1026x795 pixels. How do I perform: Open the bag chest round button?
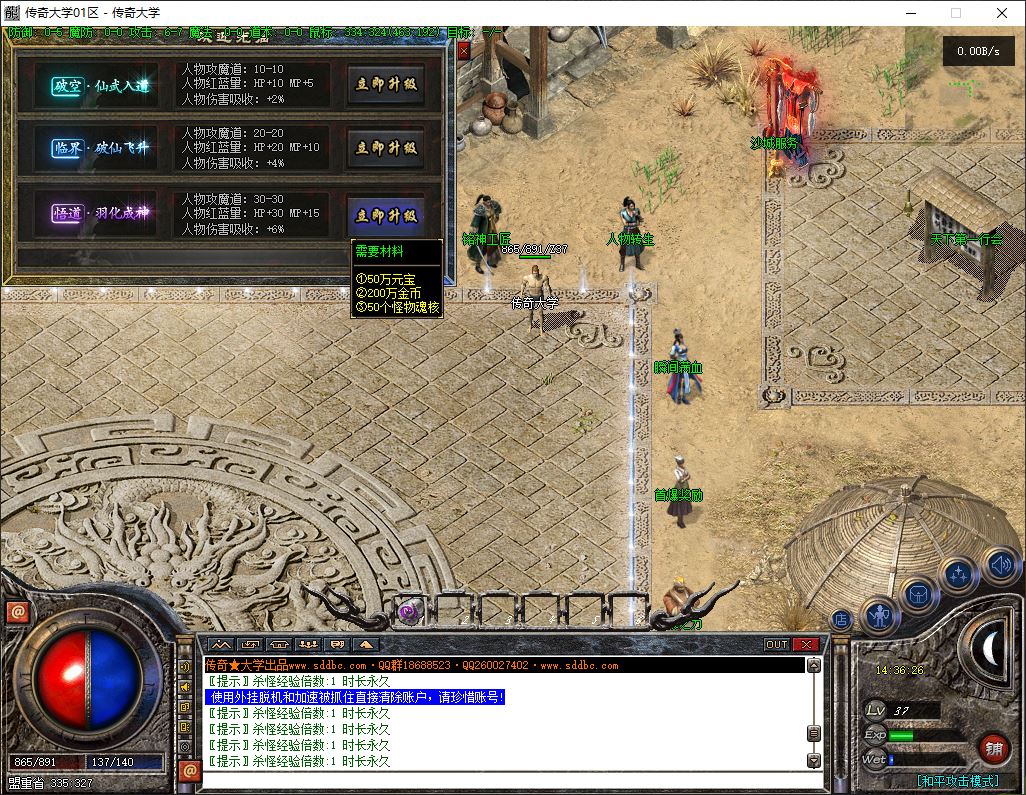tap(919, 595)
